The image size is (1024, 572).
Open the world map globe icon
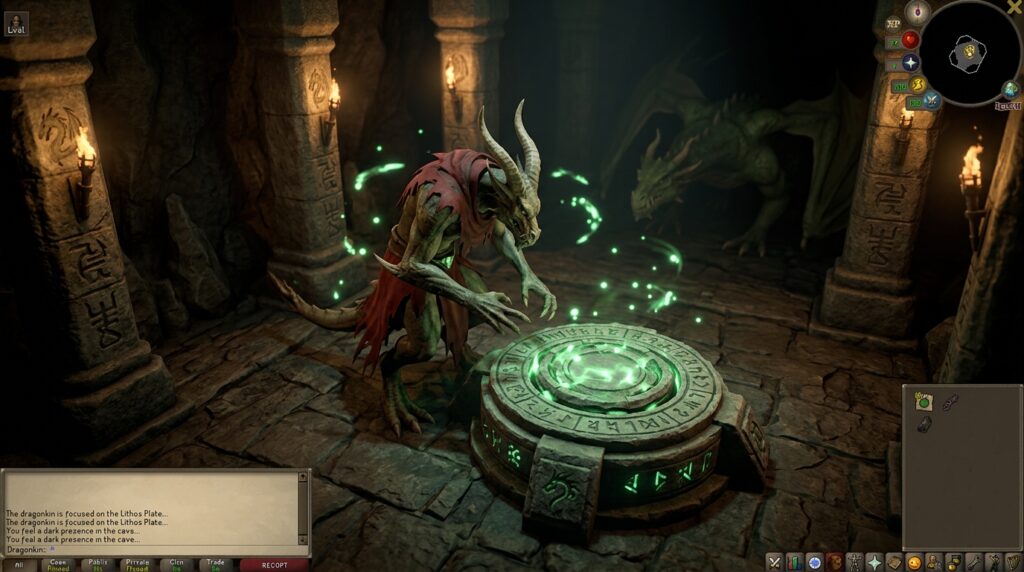point(1010,90)
